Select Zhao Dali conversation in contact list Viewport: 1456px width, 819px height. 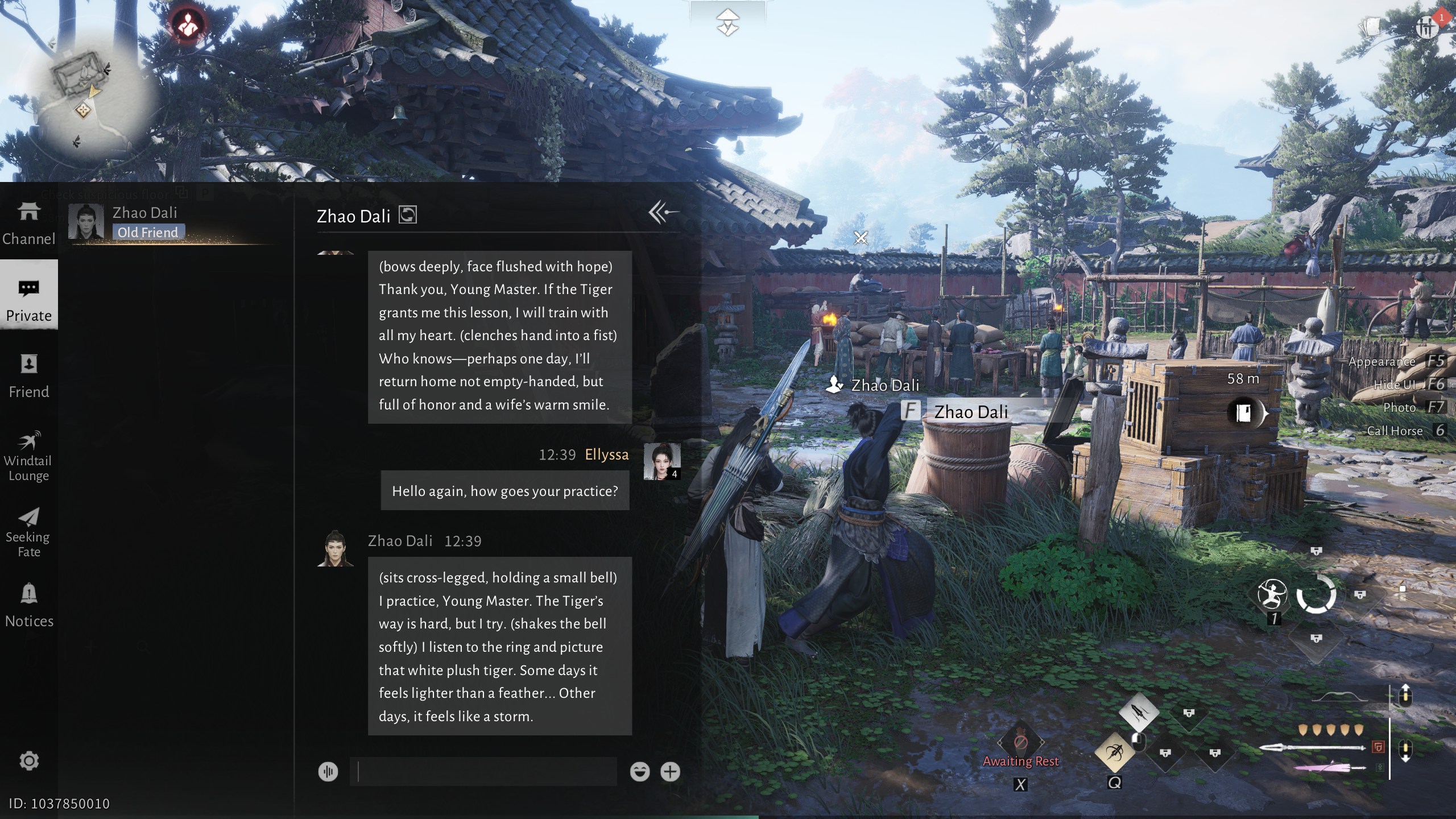pos(145,222)
